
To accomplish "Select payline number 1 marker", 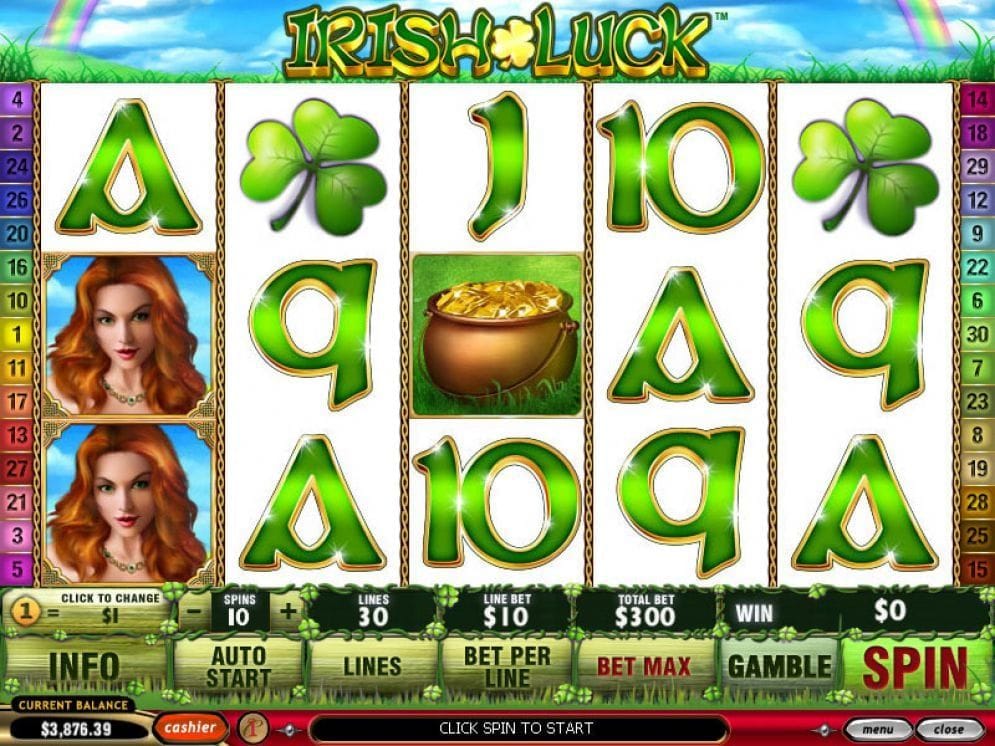I will pyautogui.click(x=18, y=334).
